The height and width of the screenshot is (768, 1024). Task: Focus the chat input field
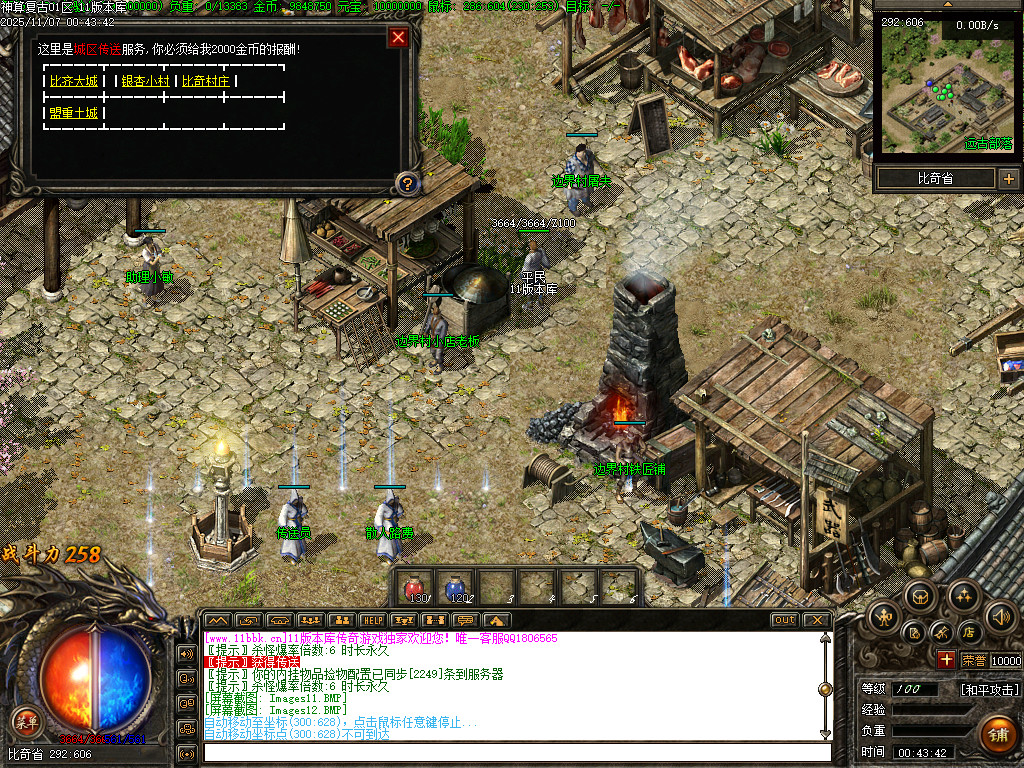(x=515, y=753)
